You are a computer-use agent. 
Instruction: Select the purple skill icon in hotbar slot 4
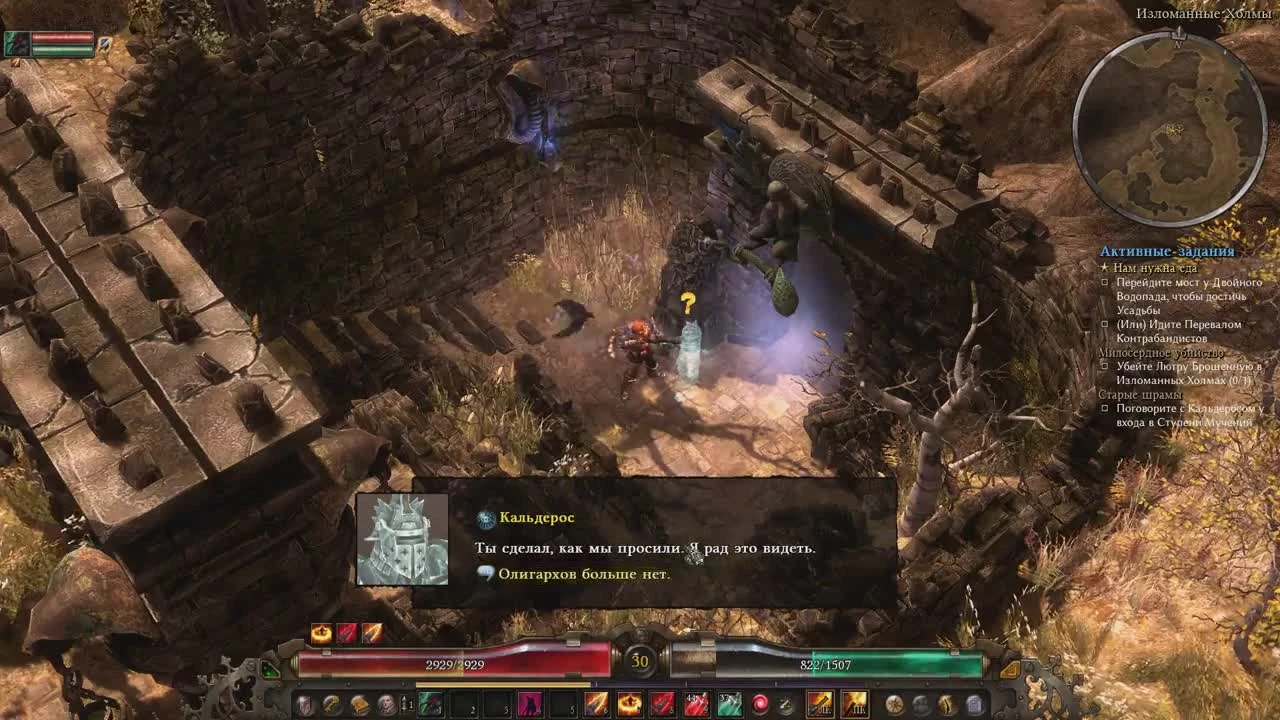pyautogui.click(x=530, y=703)
